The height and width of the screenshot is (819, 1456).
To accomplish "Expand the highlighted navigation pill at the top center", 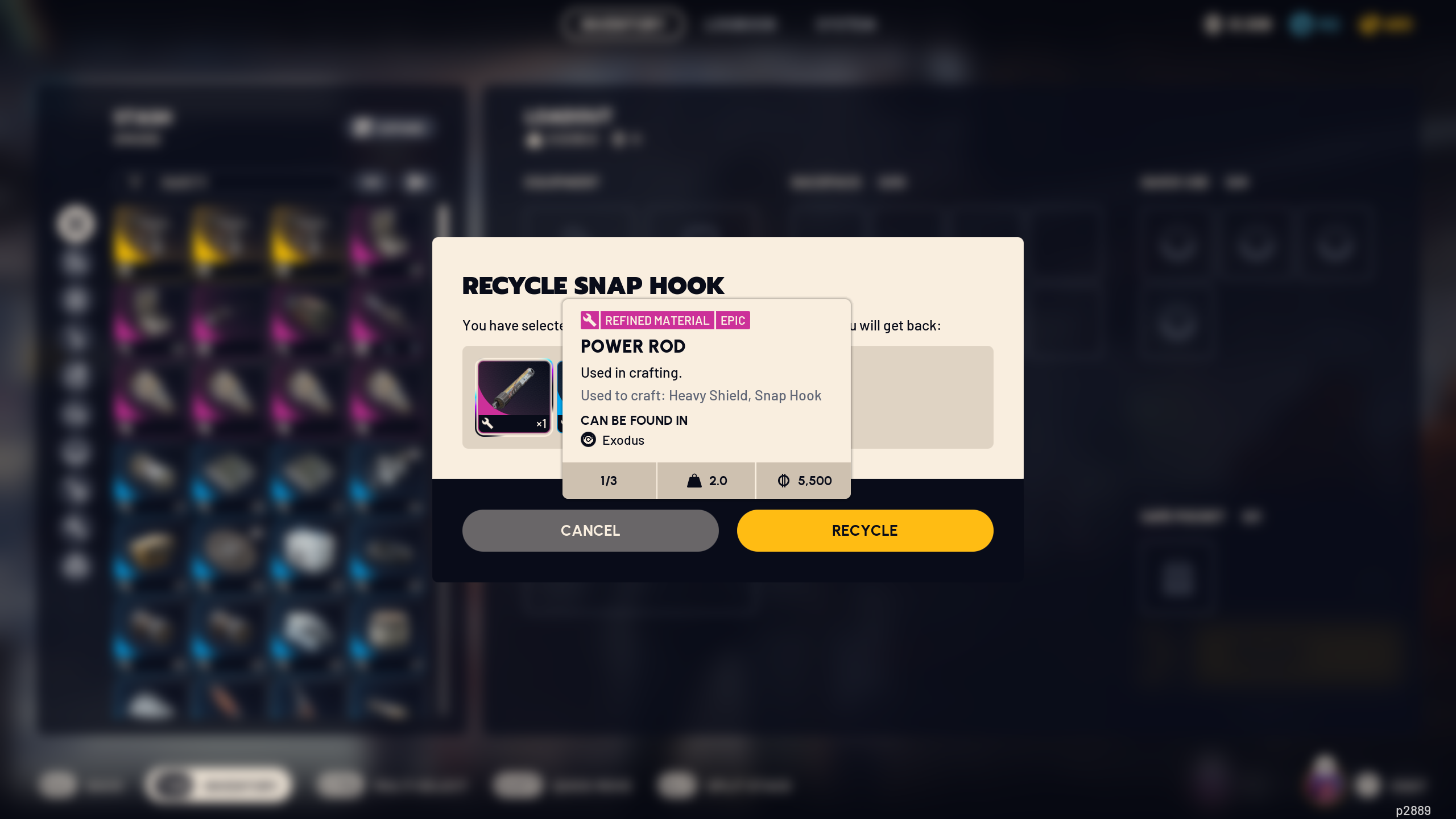I will tap(623, 24).
